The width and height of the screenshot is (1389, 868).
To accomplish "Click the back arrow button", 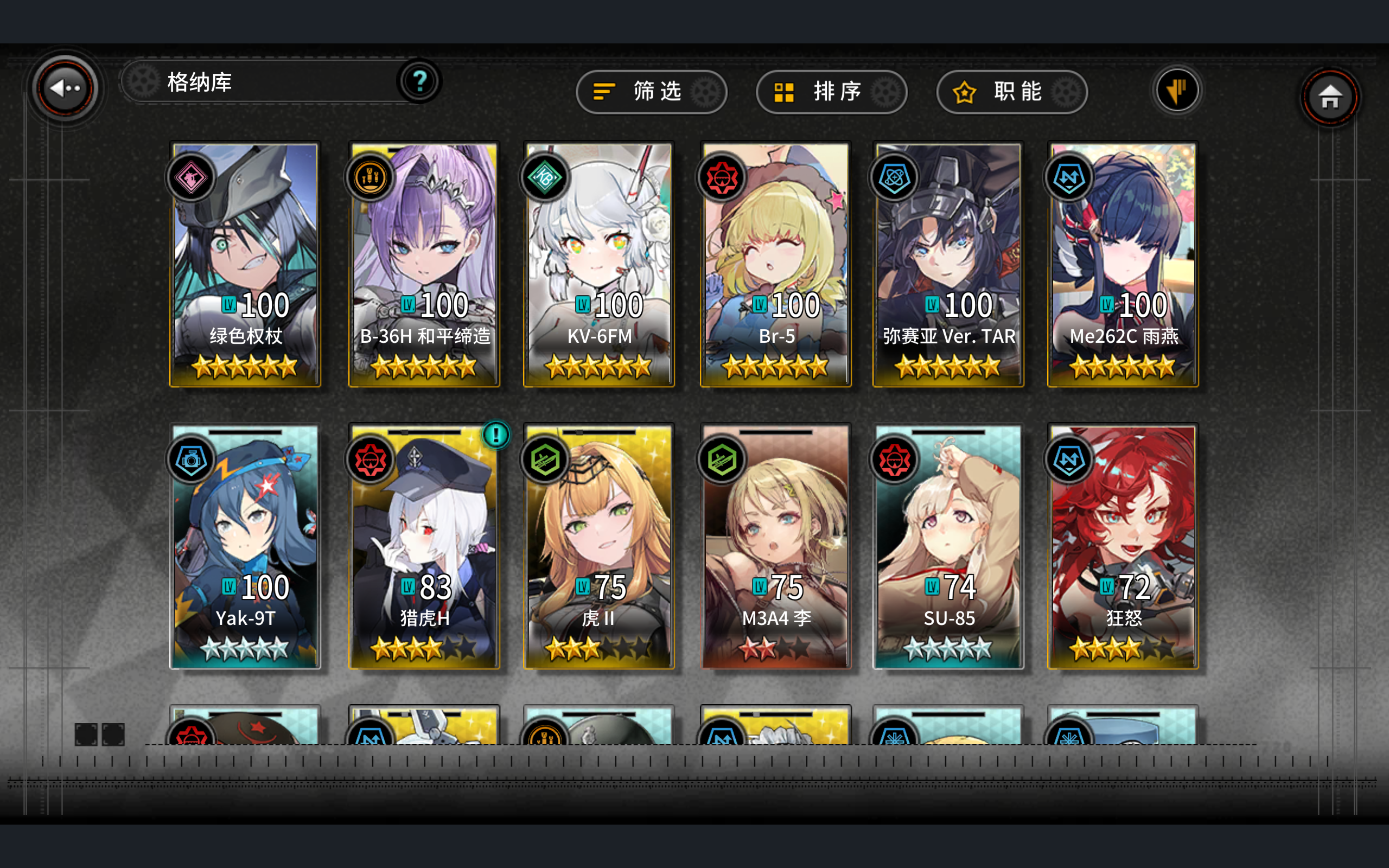I will (65, 87).
